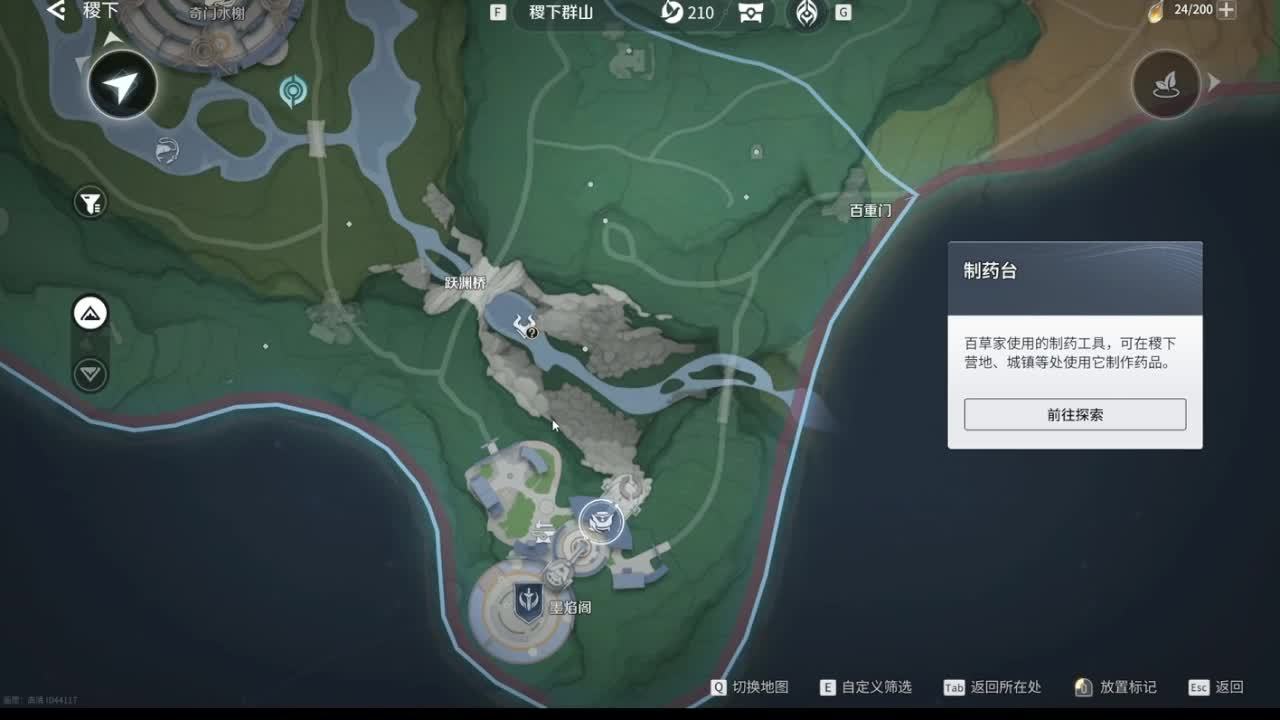Choose the 墨焰阁 shield marker
This screenshot has height=720, width=1280.
[528, 601]
